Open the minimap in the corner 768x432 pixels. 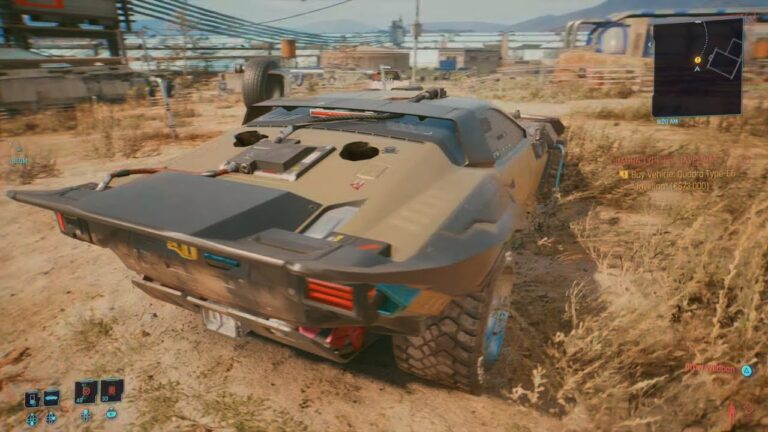pyautogui.click(x=697, y=66)
